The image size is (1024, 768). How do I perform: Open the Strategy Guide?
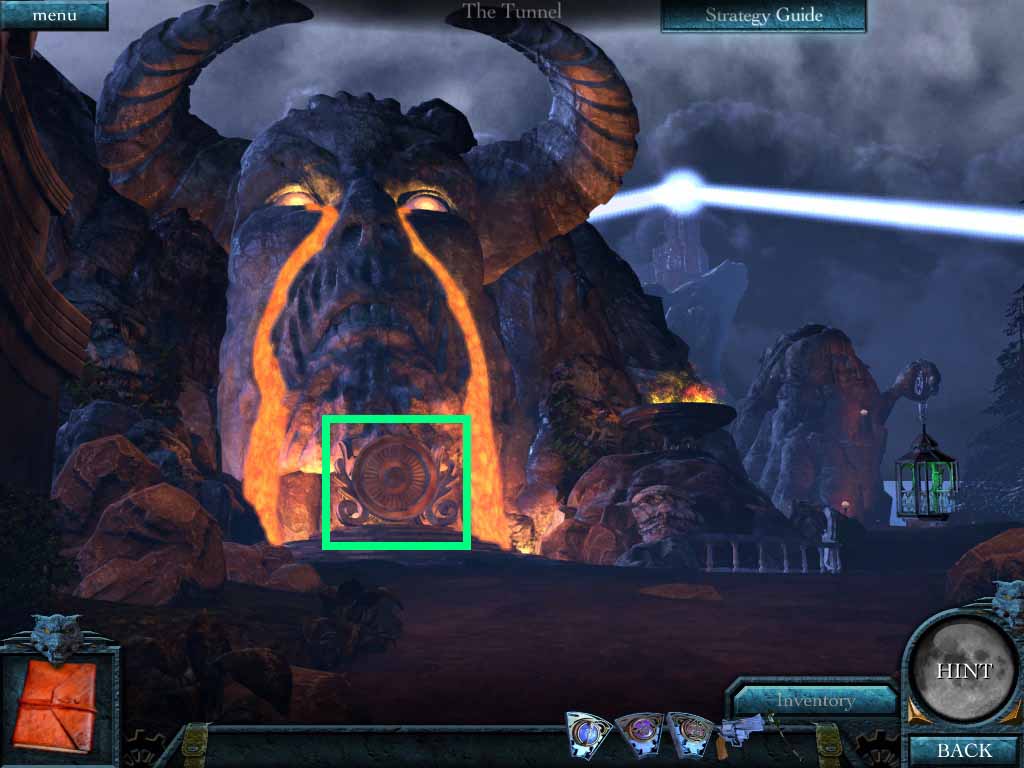763,15
